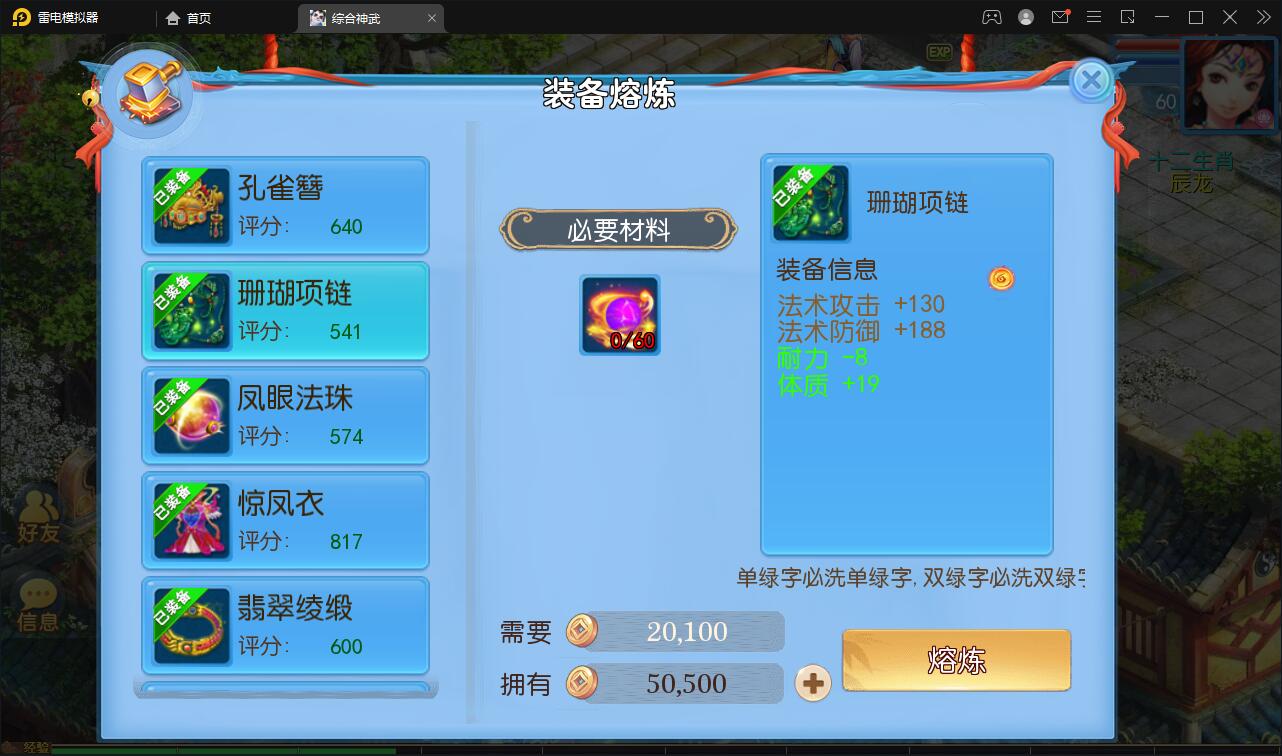Close the 装备熔炼 window
Screen dimensions: 1282x756
[x=1091, y=82]
